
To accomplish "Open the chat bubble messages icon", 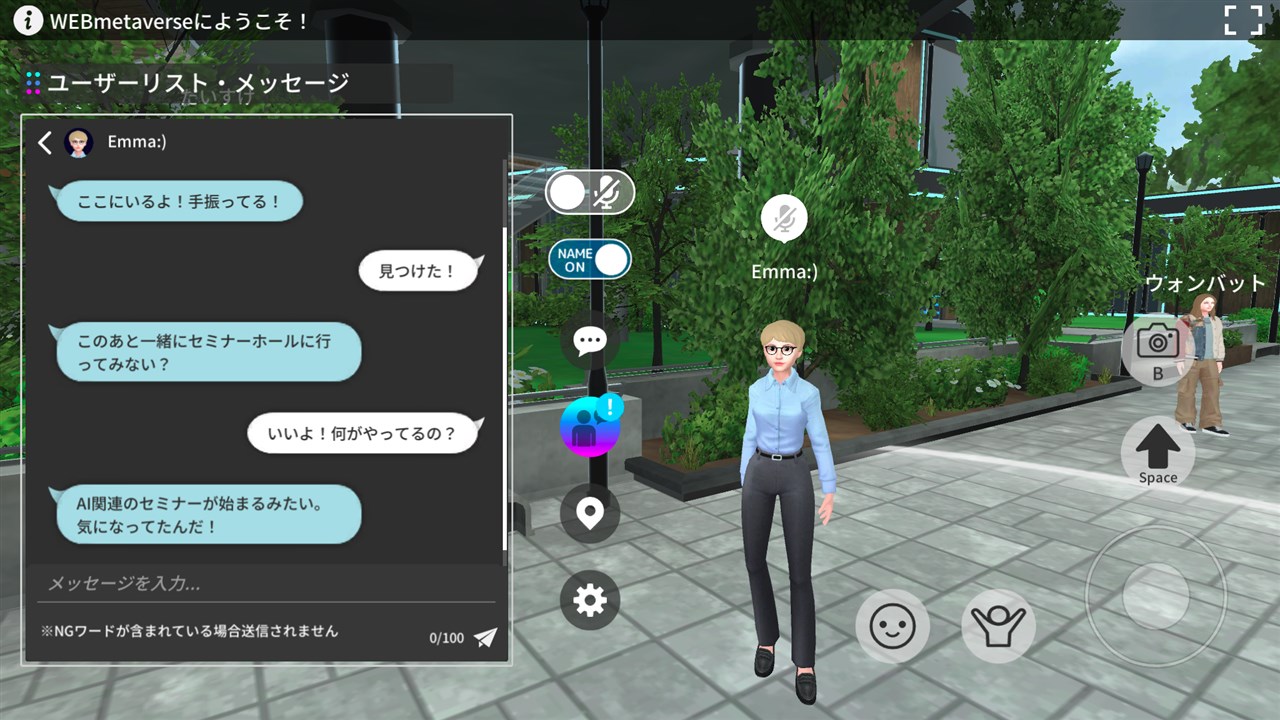I will pyautogui.click(x=589, y=340).
